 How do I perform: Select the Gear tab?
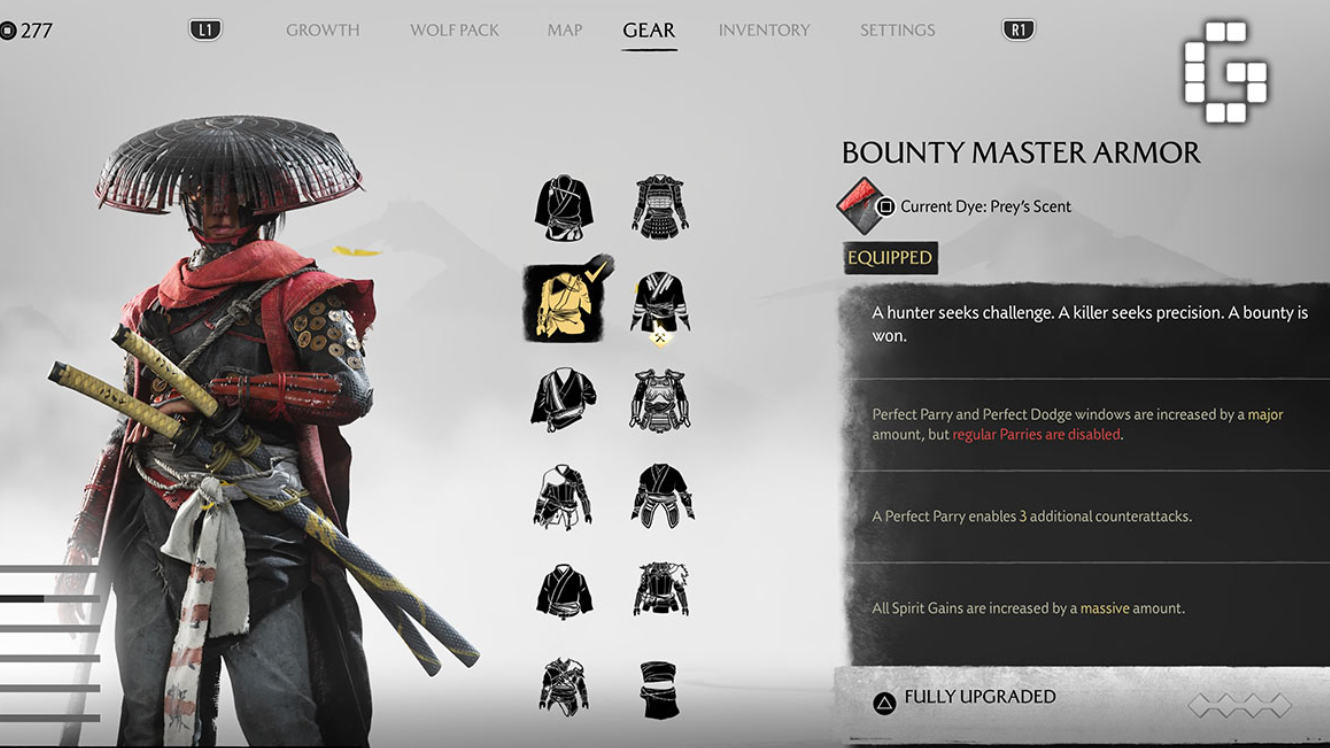pyautogui.click(x=649, y=30)
